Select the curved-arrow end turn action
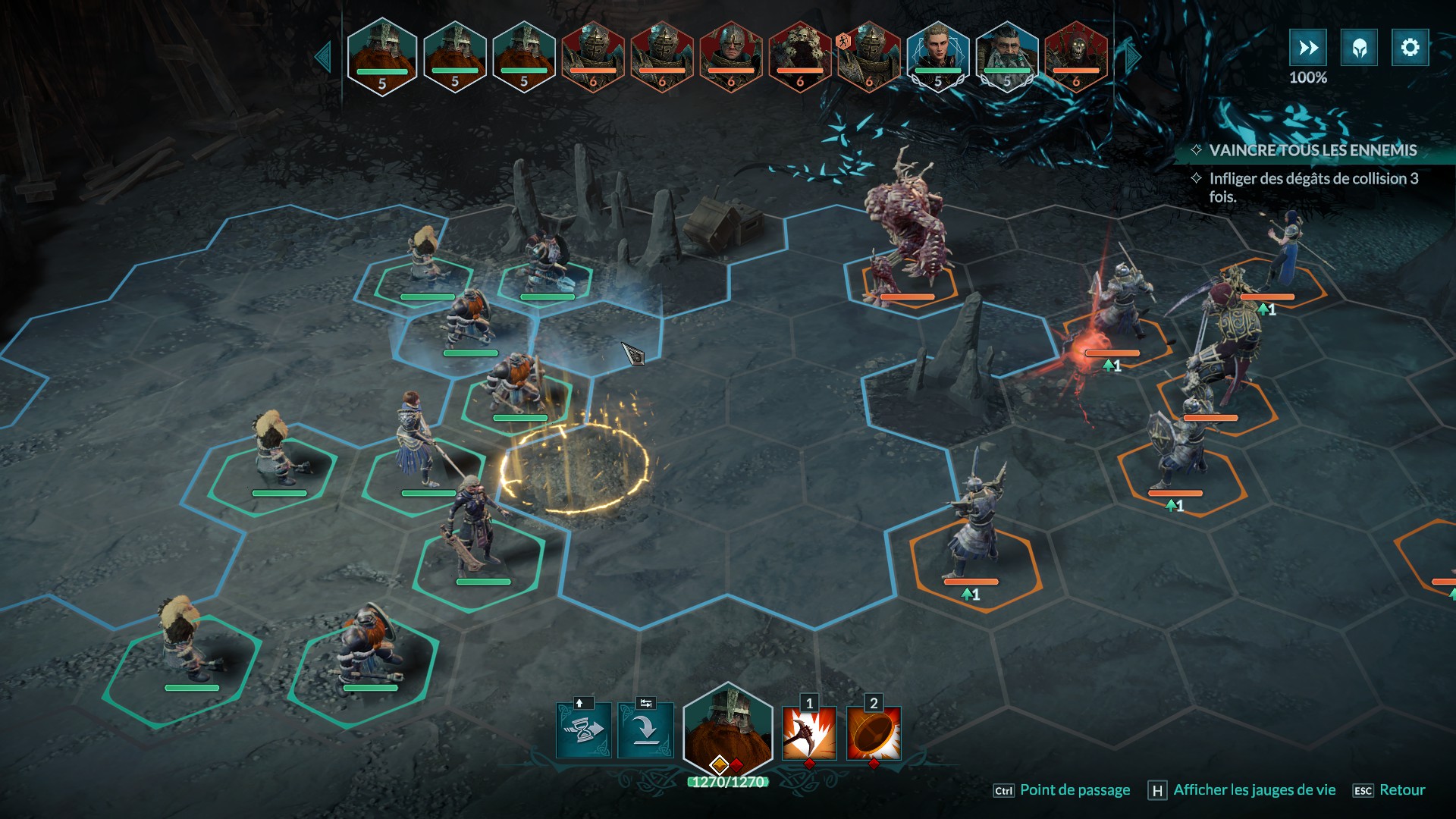 [x=645, y=731]
